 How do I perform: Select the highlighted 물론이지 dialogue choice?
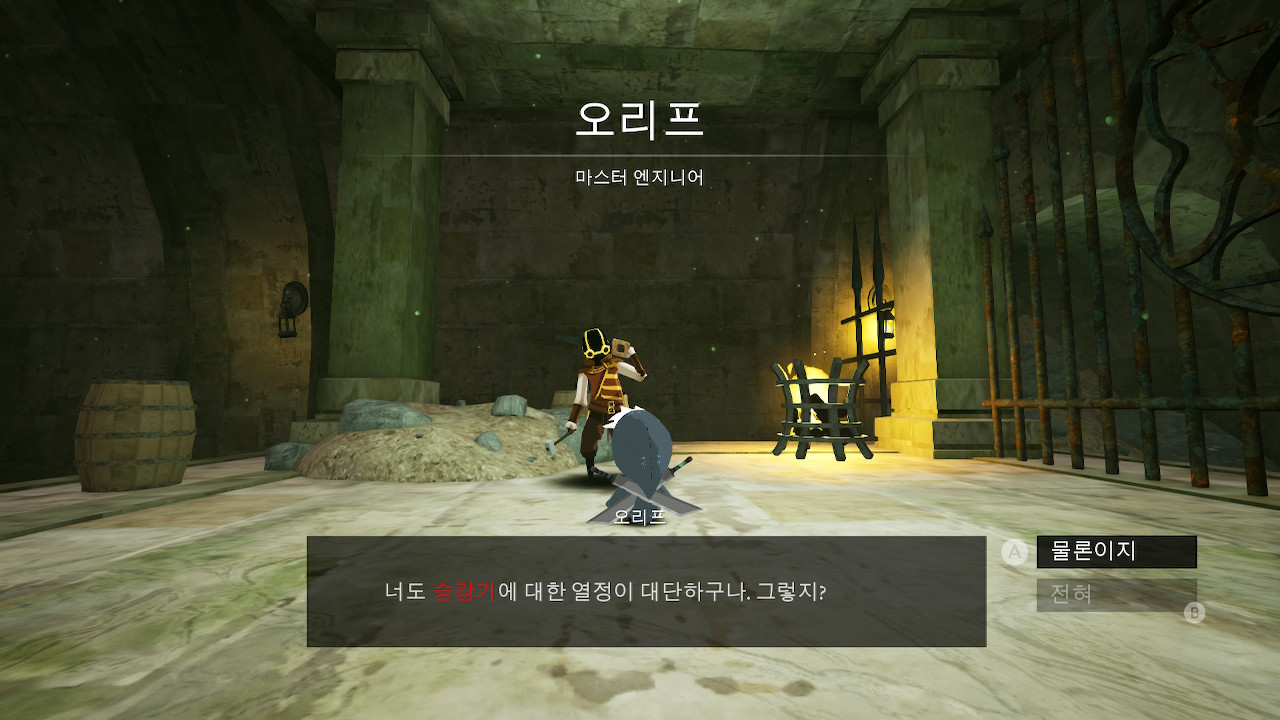click(x=1114, y=550)
